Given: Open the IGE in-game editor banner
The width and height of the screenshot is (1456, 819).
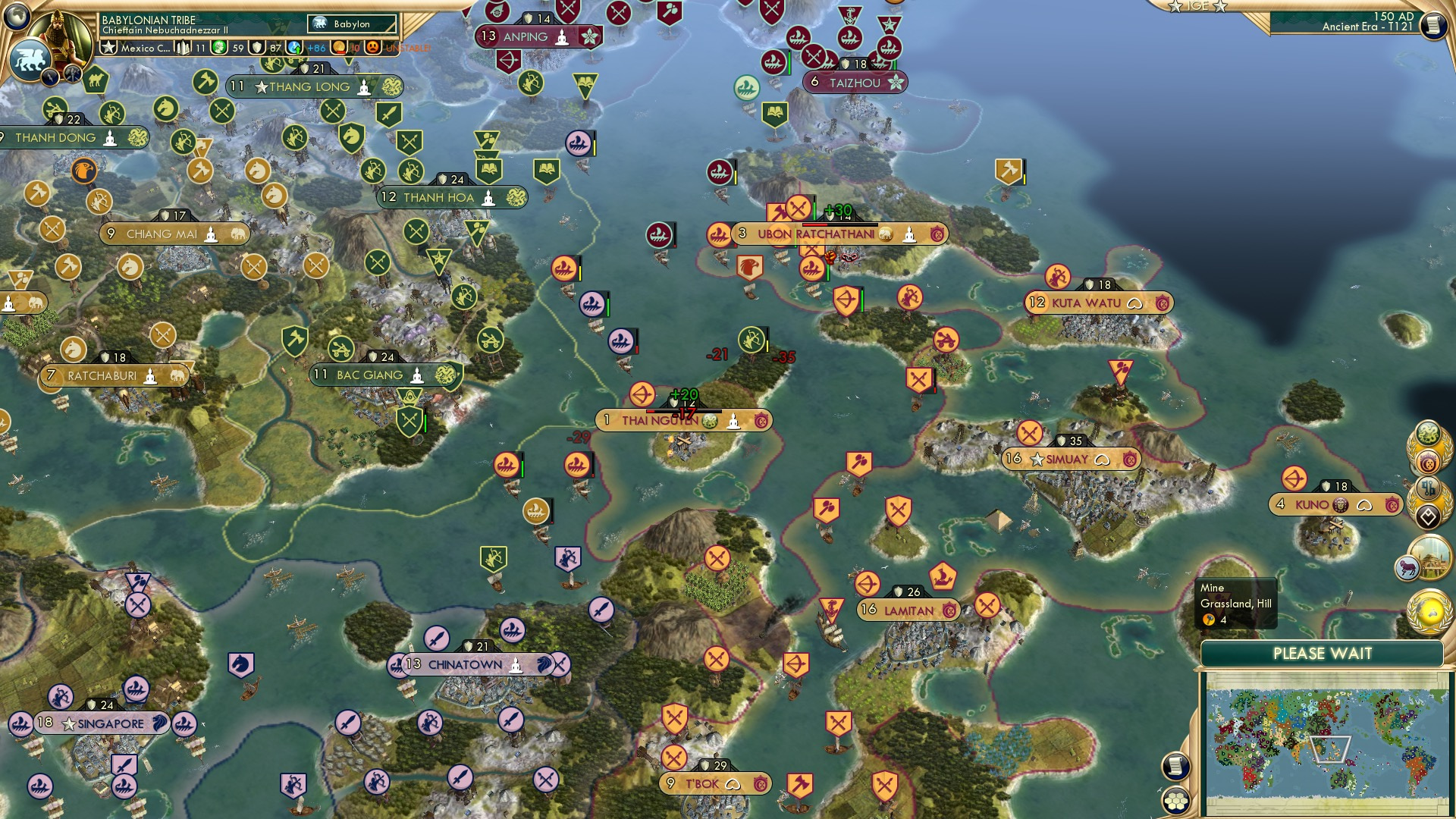Looking at the screenshot, I should click(1196, 8).
